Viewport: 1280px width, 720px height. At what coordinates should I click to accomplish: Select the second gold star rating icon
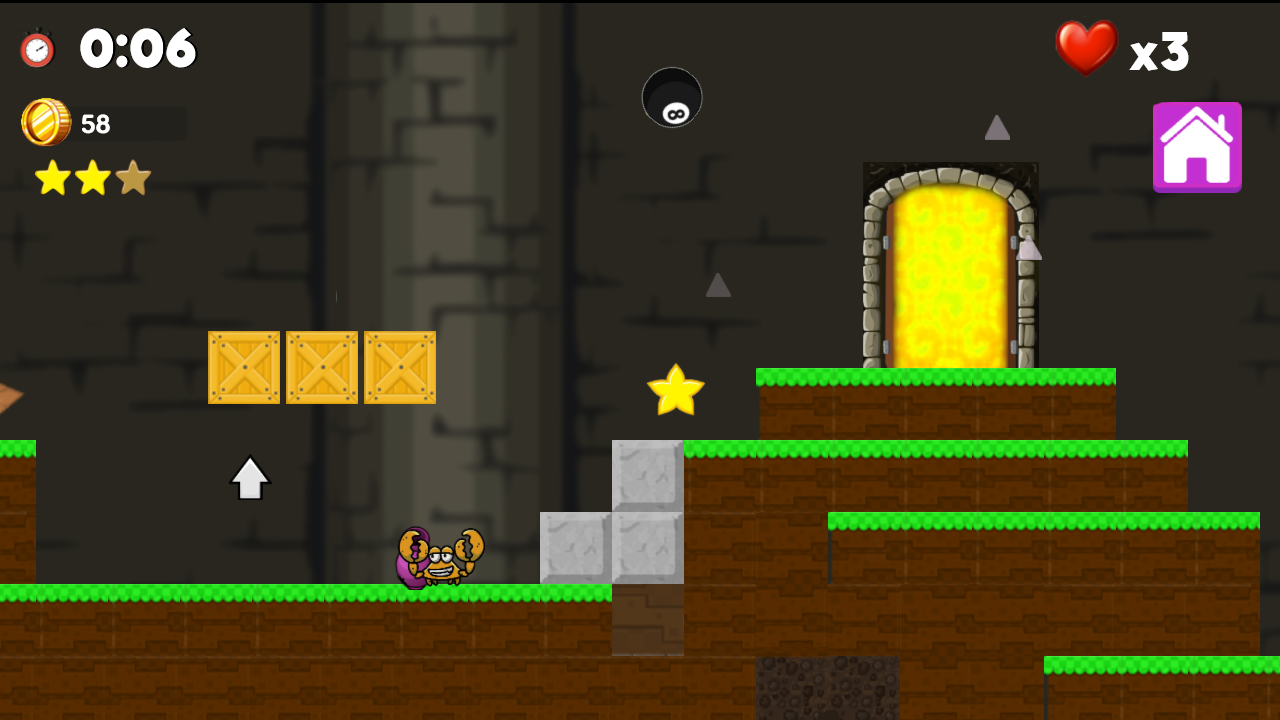click(x=92, y=177)
